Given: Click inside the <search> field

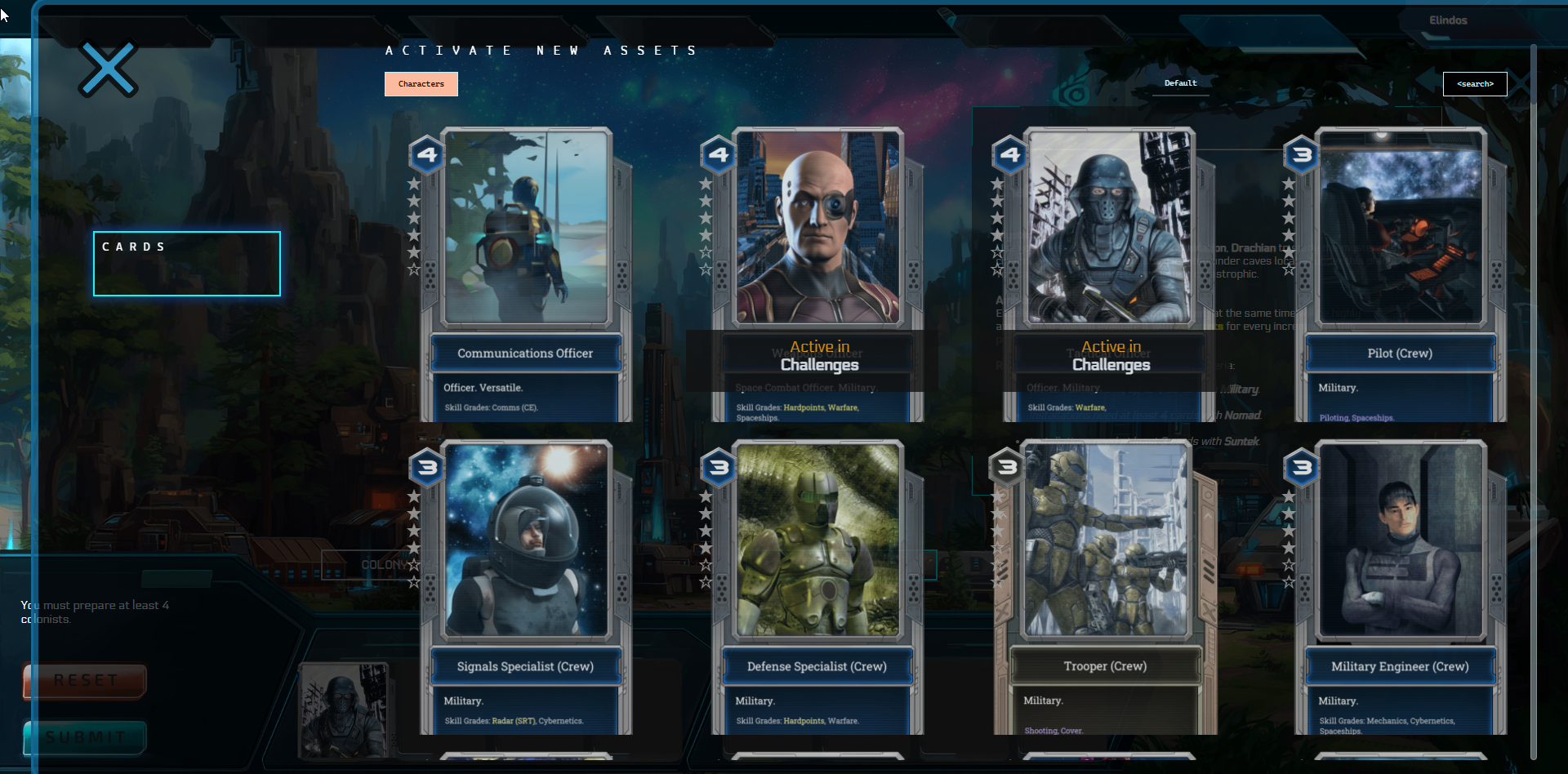Looking at the screenshot, I should (1475, 83).
